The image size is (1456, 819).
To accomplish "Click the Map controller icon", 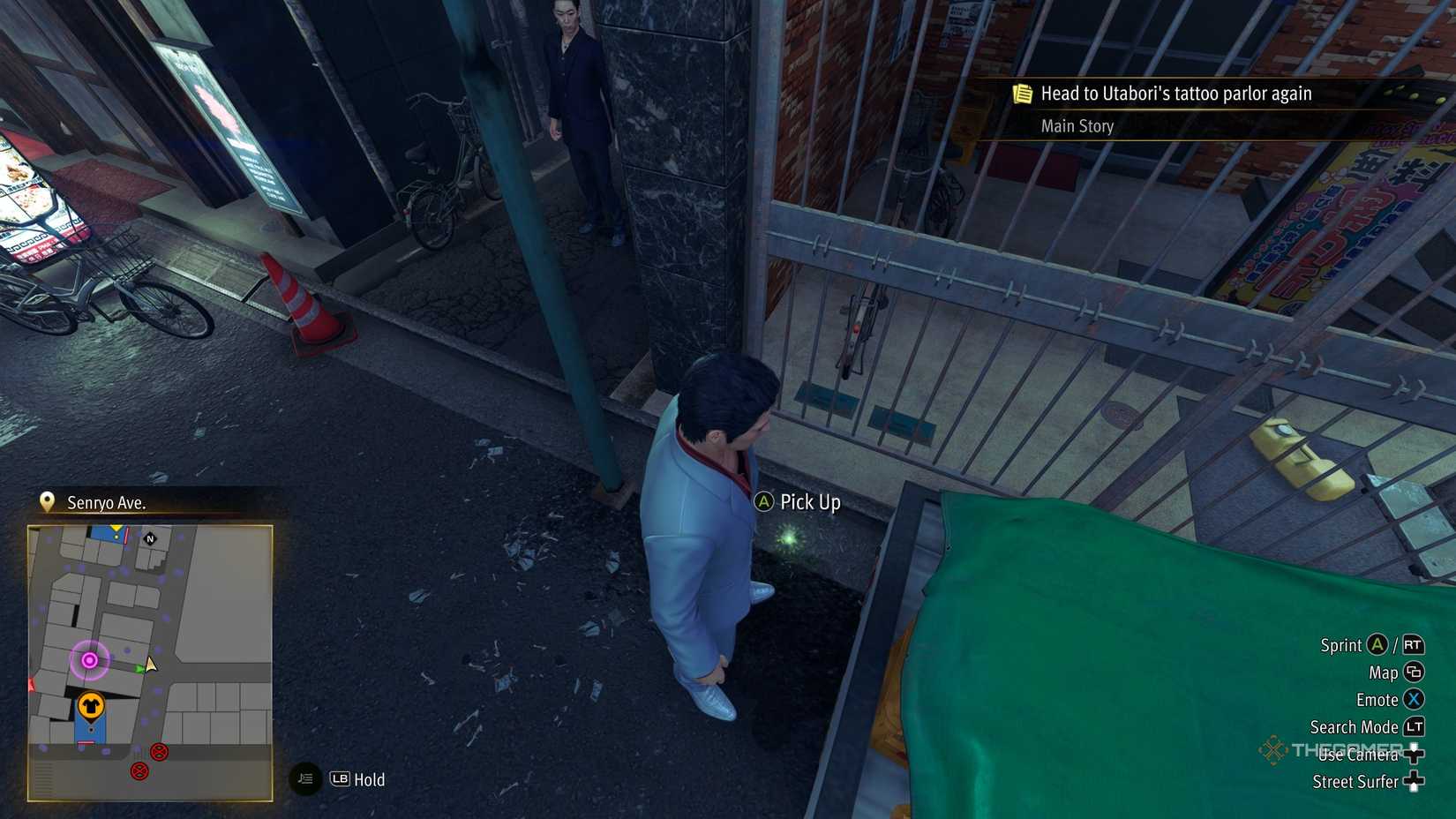I will pos(1415,672).
